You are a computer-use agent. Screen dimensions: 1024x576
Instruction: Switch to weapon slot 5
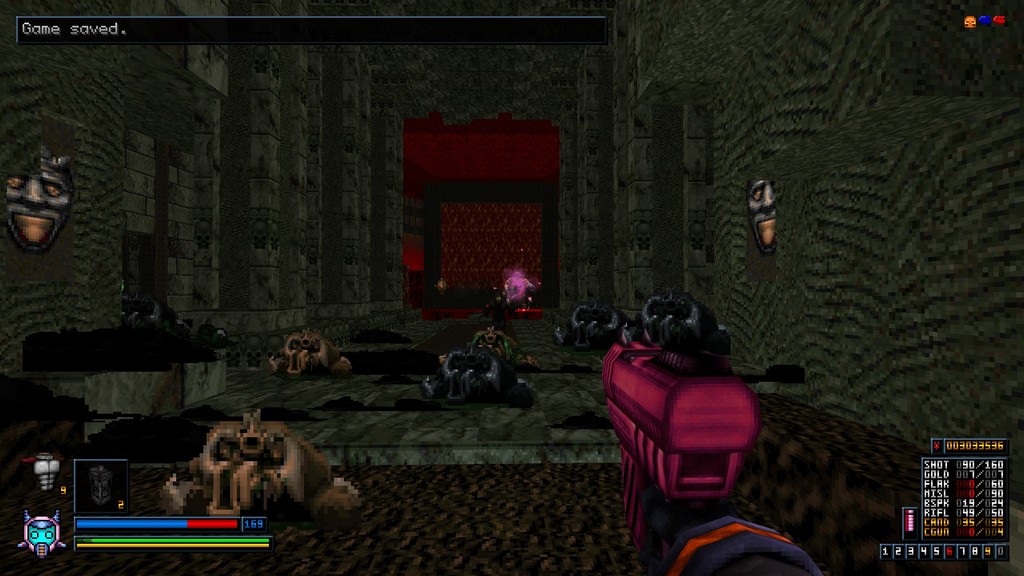[x=937, y=552]
